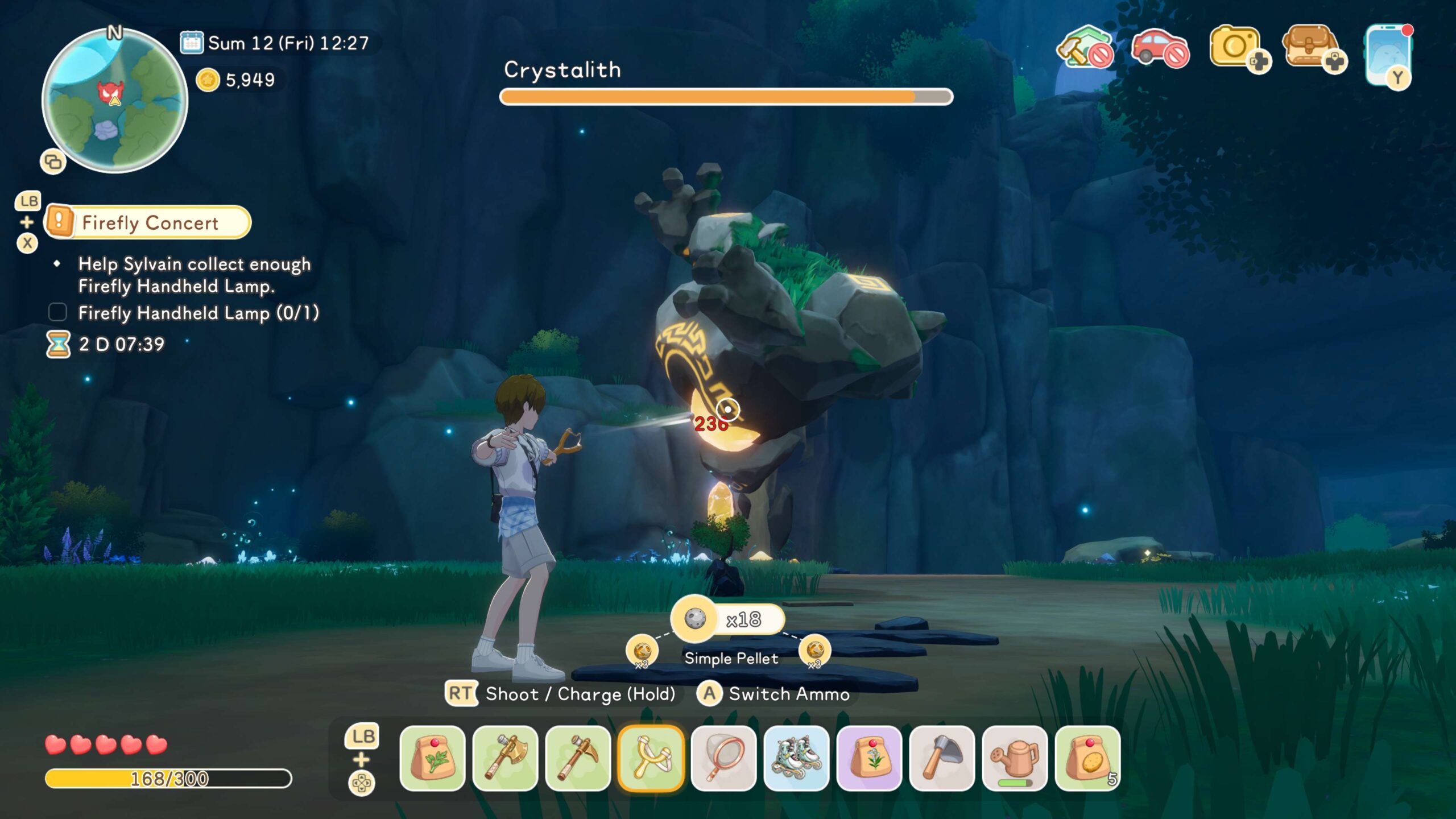Click the disabled red car icon

(x=1159, y=48)
